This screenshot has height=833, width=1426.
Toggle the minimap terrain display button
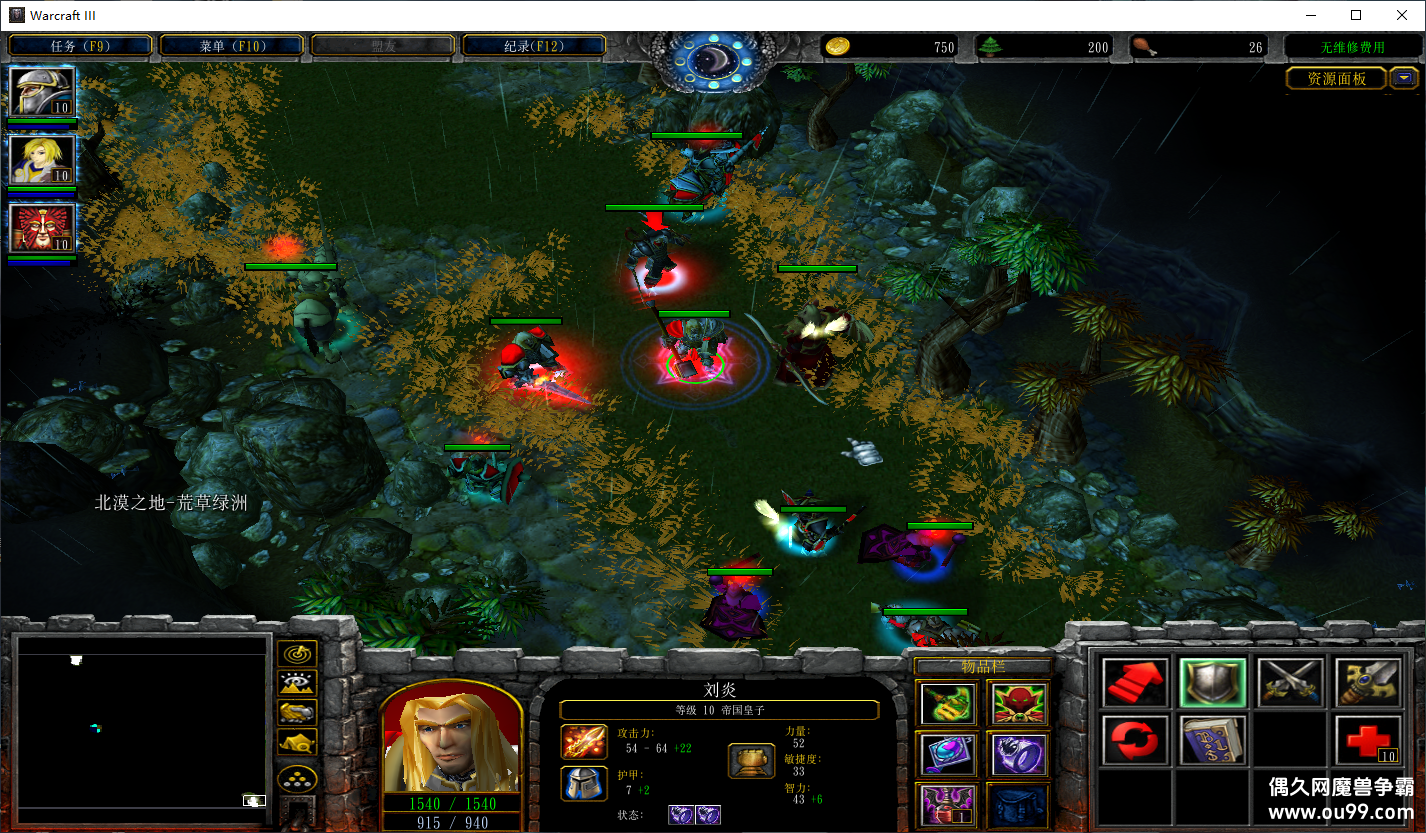point(297,684)
